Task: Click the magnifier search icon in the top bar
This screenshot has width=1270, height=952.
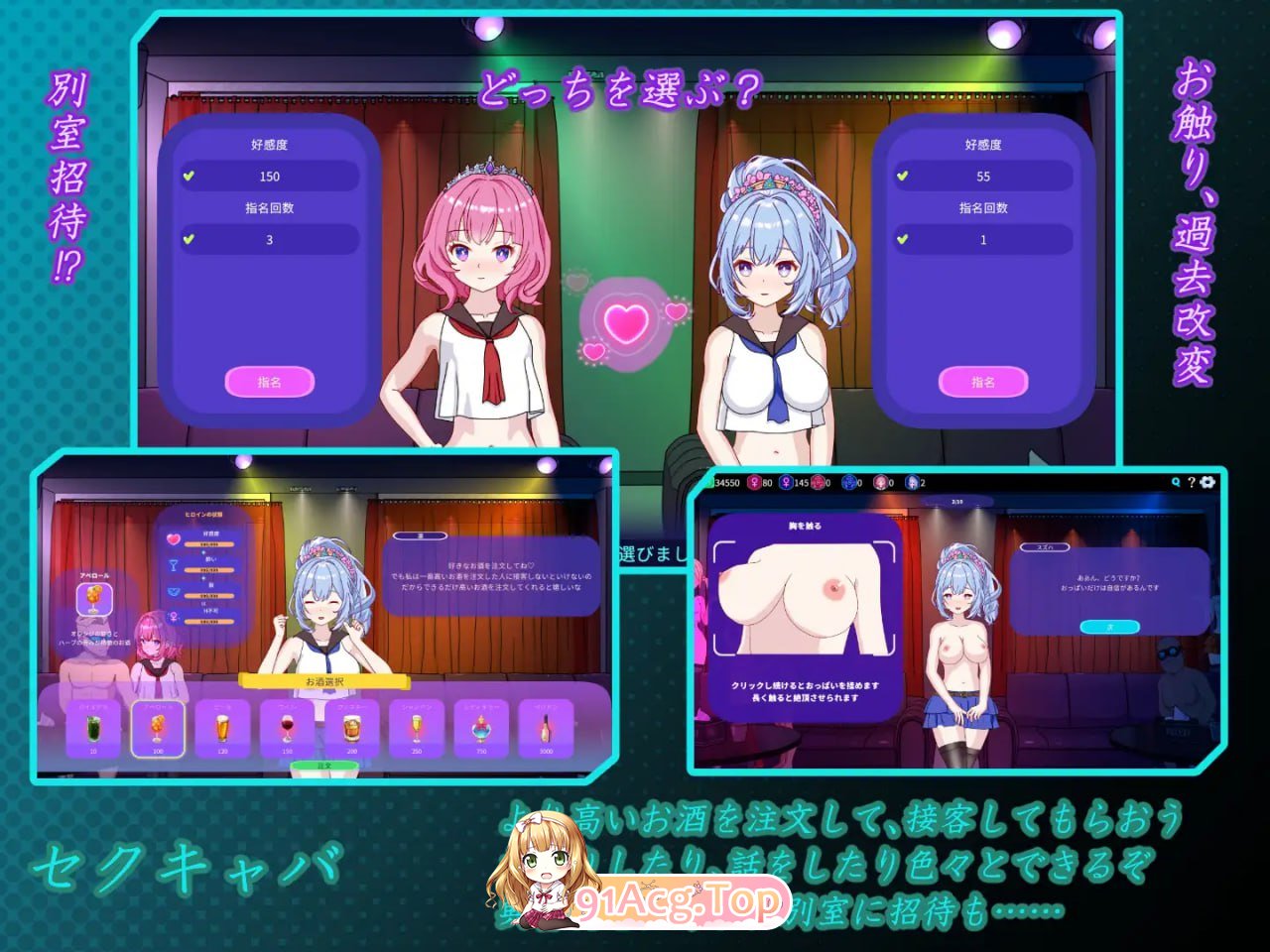Action: pos(1175,483)
